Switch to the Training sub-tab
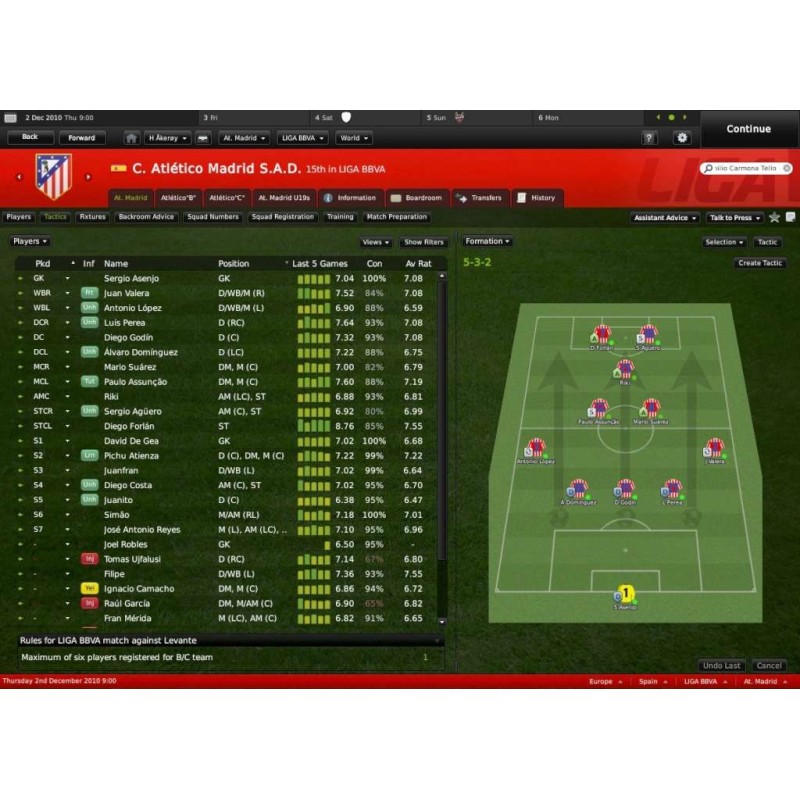800x800 pixels. pos(340,217)
